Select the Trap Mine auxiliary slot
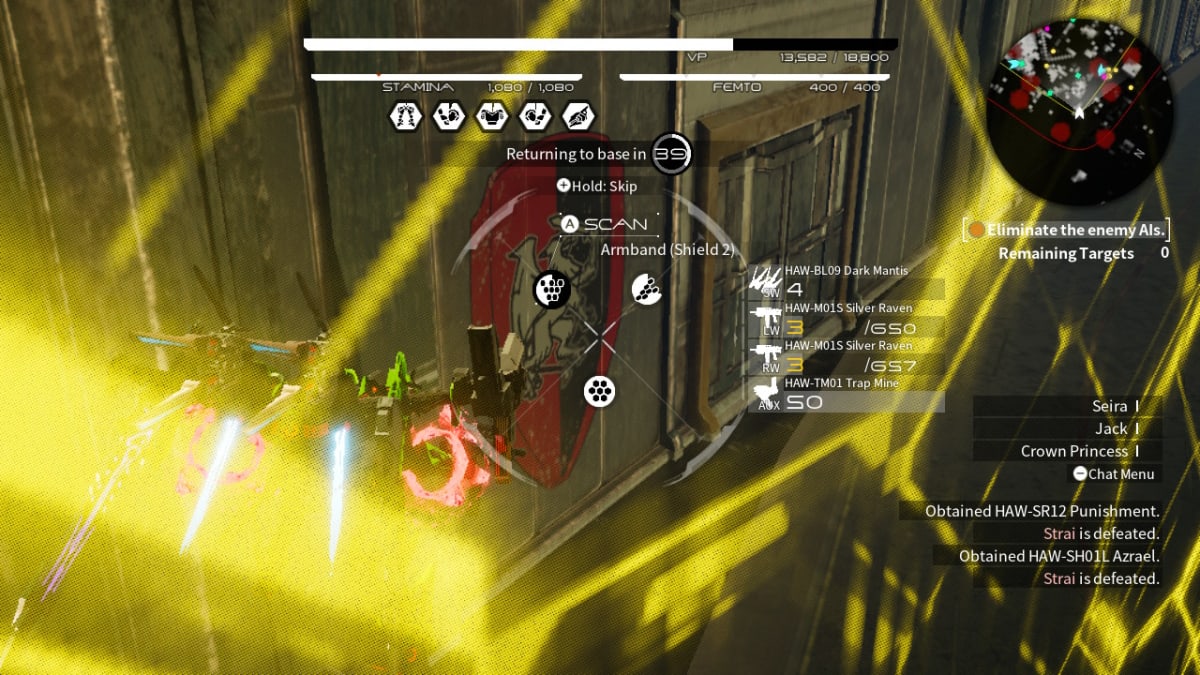This screenshot has height=675, width=1200. pos(846,394)
